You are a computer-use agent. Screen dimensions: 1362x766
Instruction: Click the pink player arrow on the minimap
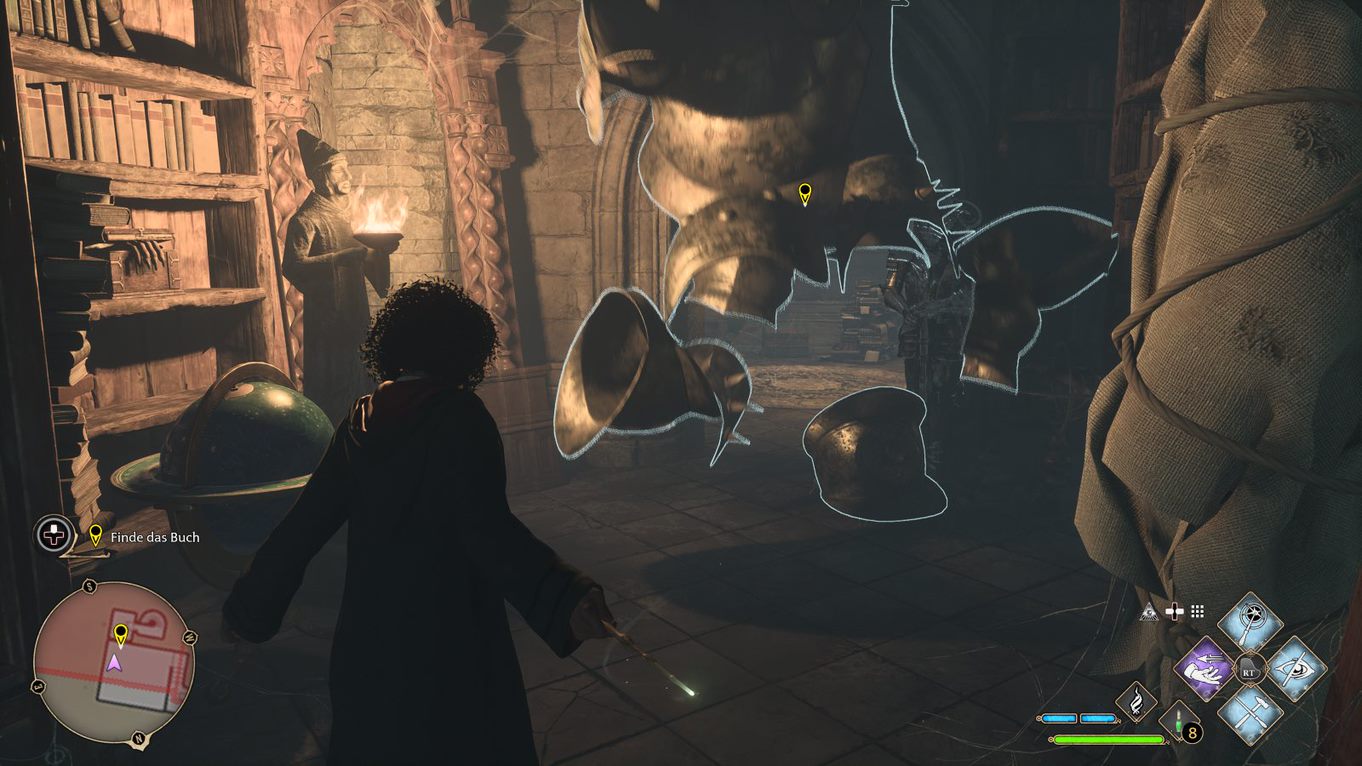(115, 663)
